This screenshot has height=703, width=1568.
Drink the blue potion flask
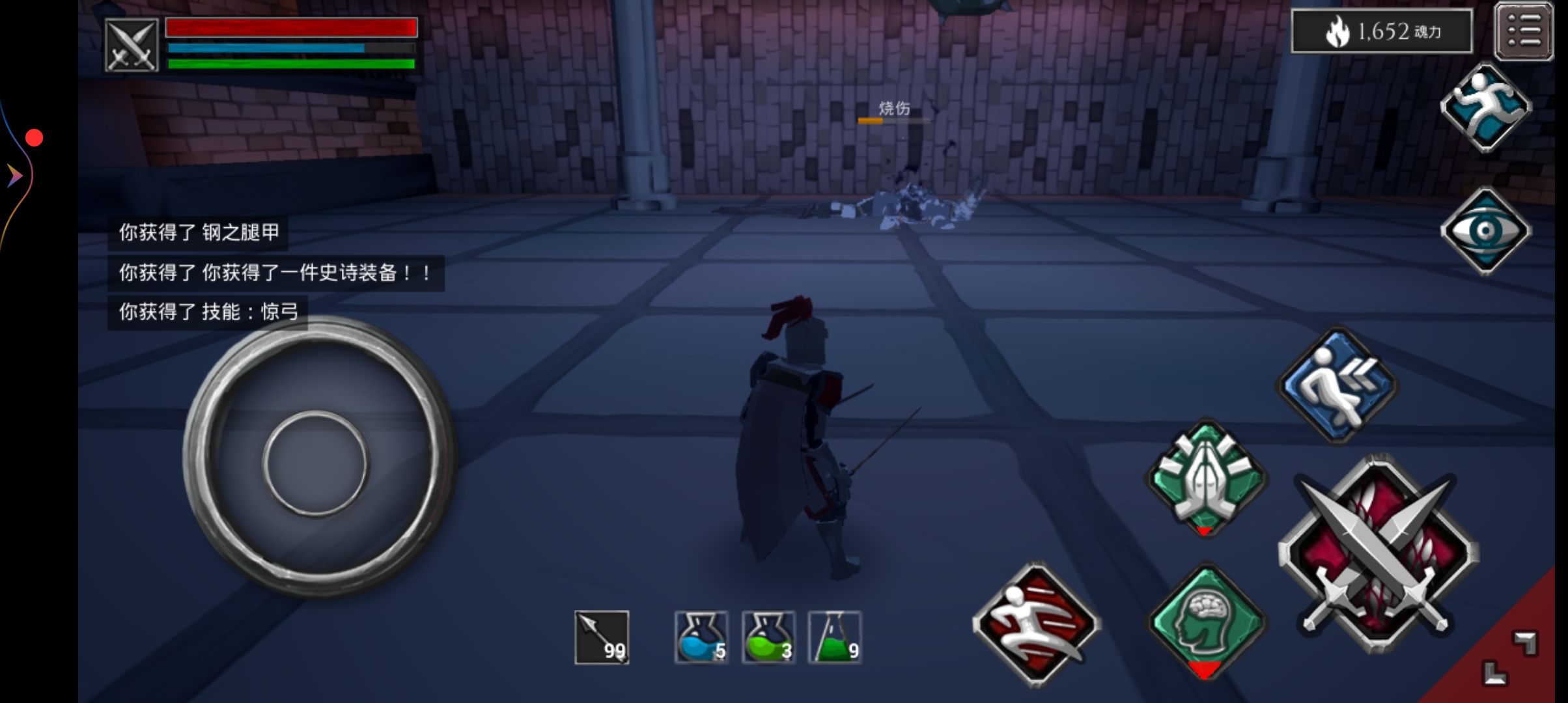pyautogui.click(x=701, y=637)
